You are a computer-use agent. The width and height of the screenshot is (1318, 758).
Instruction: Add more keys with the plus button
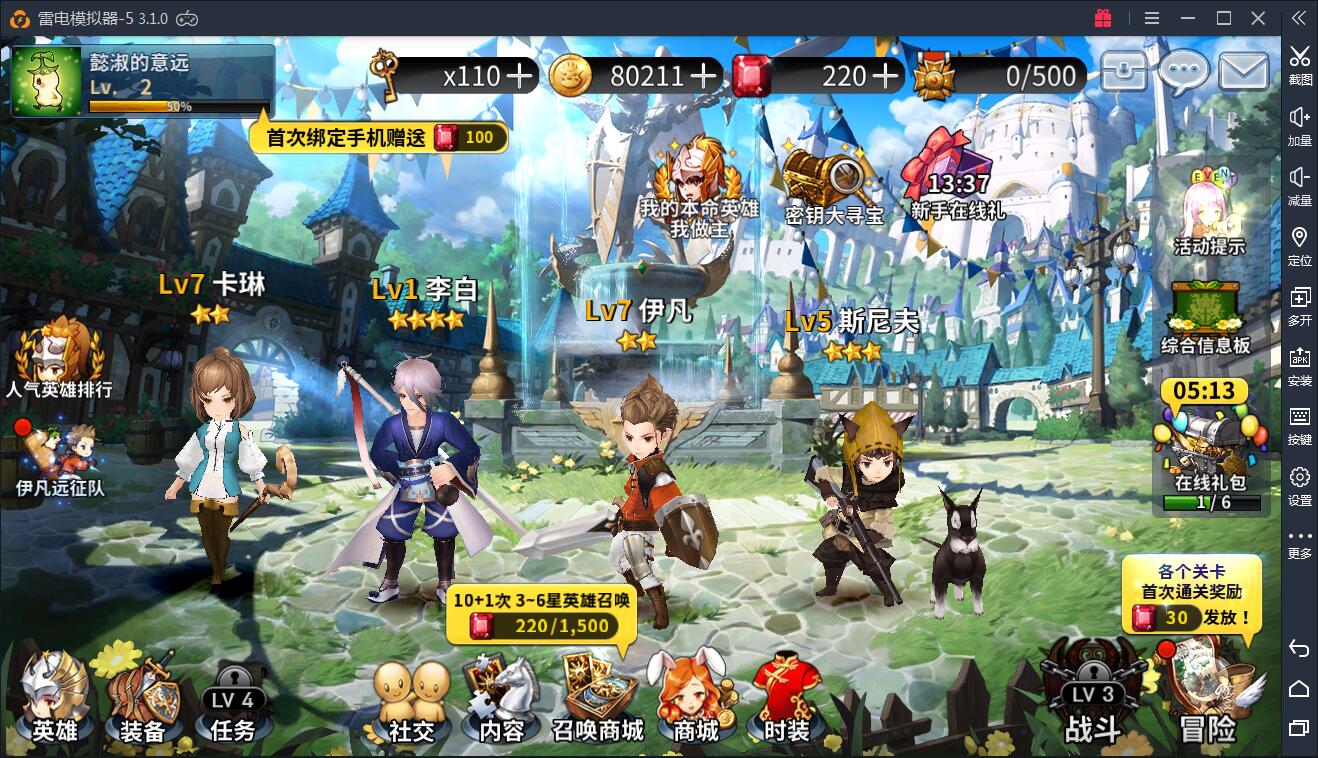click(x=519, y=76)
